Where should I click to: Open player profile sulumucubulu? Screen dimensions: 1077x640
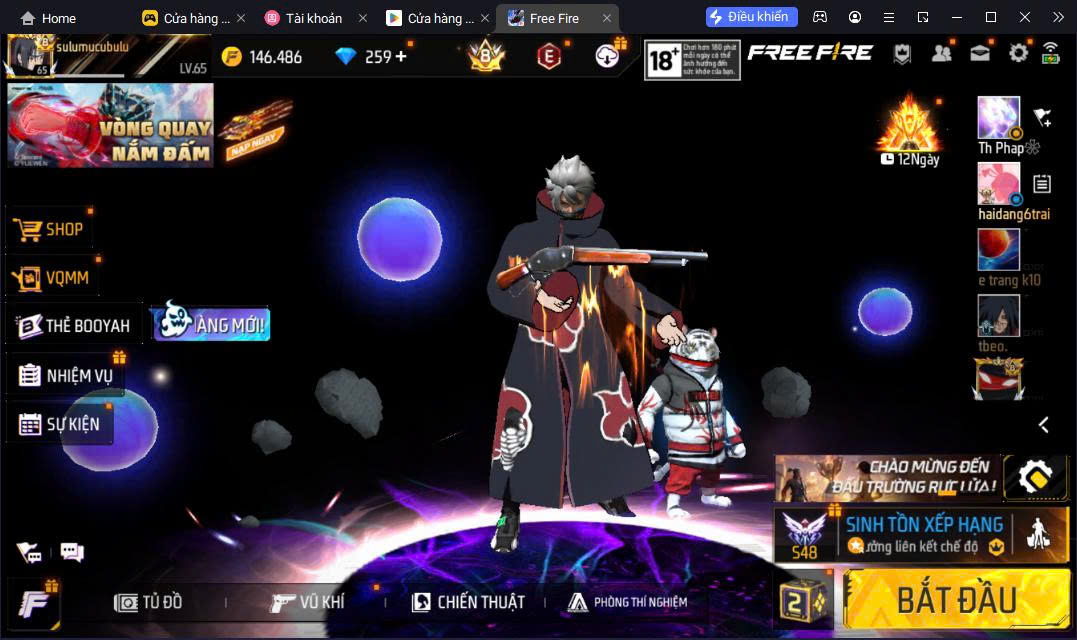tap(30, 57)
